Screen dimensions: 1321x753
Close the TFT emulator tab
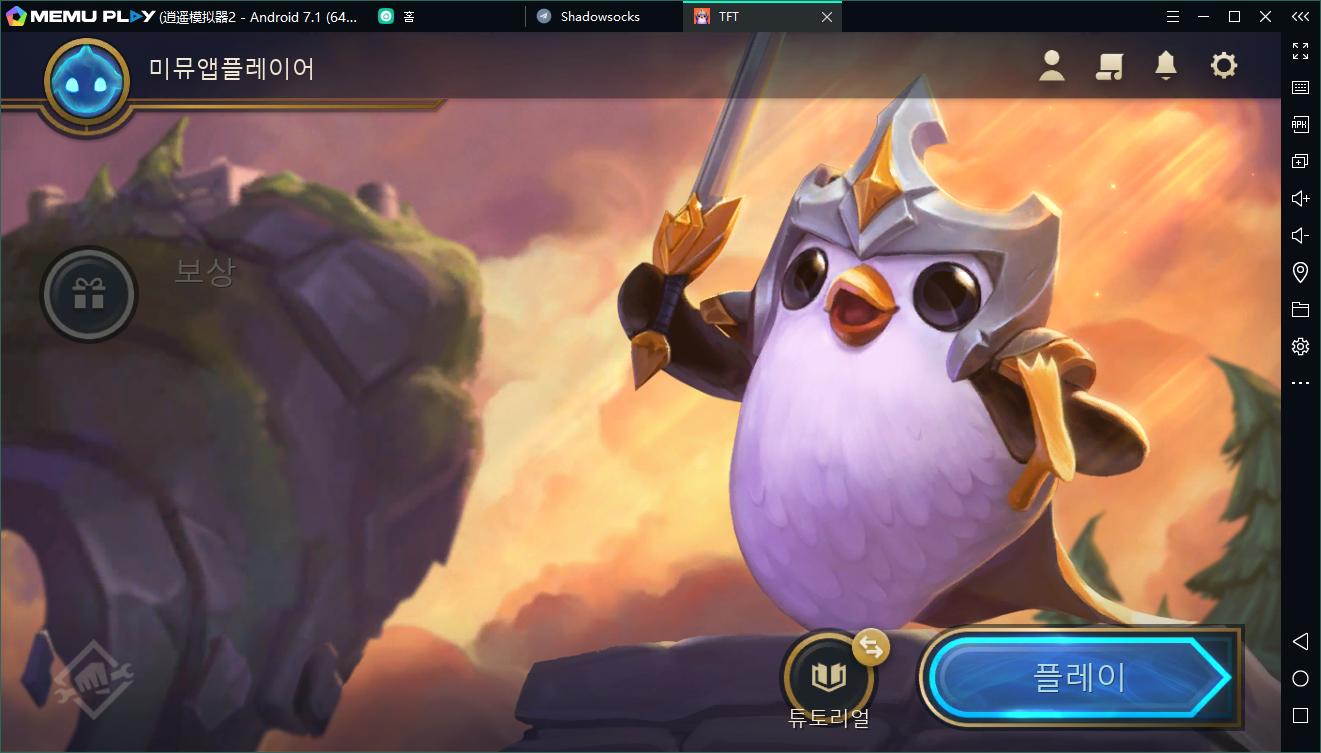827,17
